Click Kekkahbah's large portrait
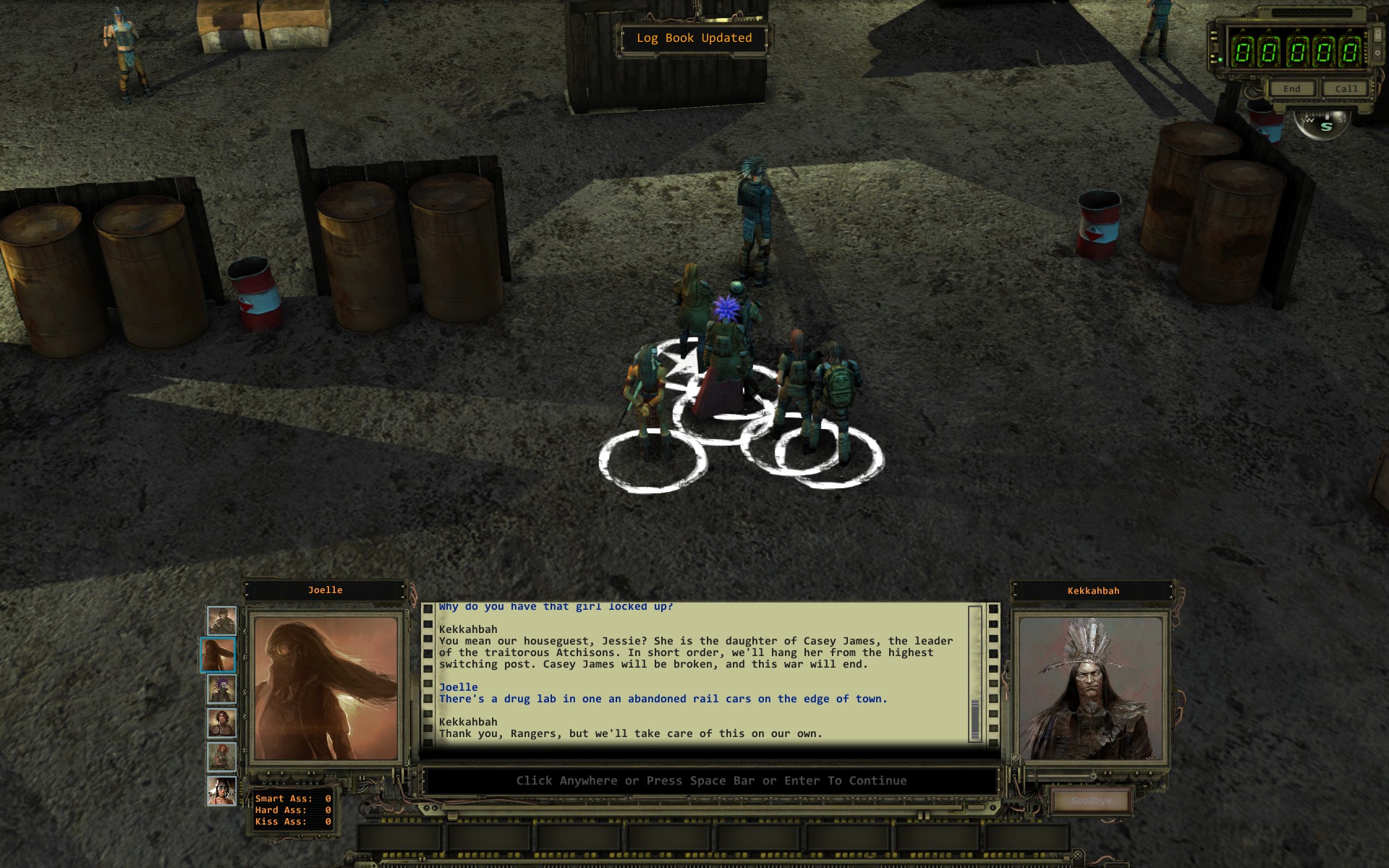Image resolution: width=1389 pixels, height=868 pixels. tap(1092, 688)
